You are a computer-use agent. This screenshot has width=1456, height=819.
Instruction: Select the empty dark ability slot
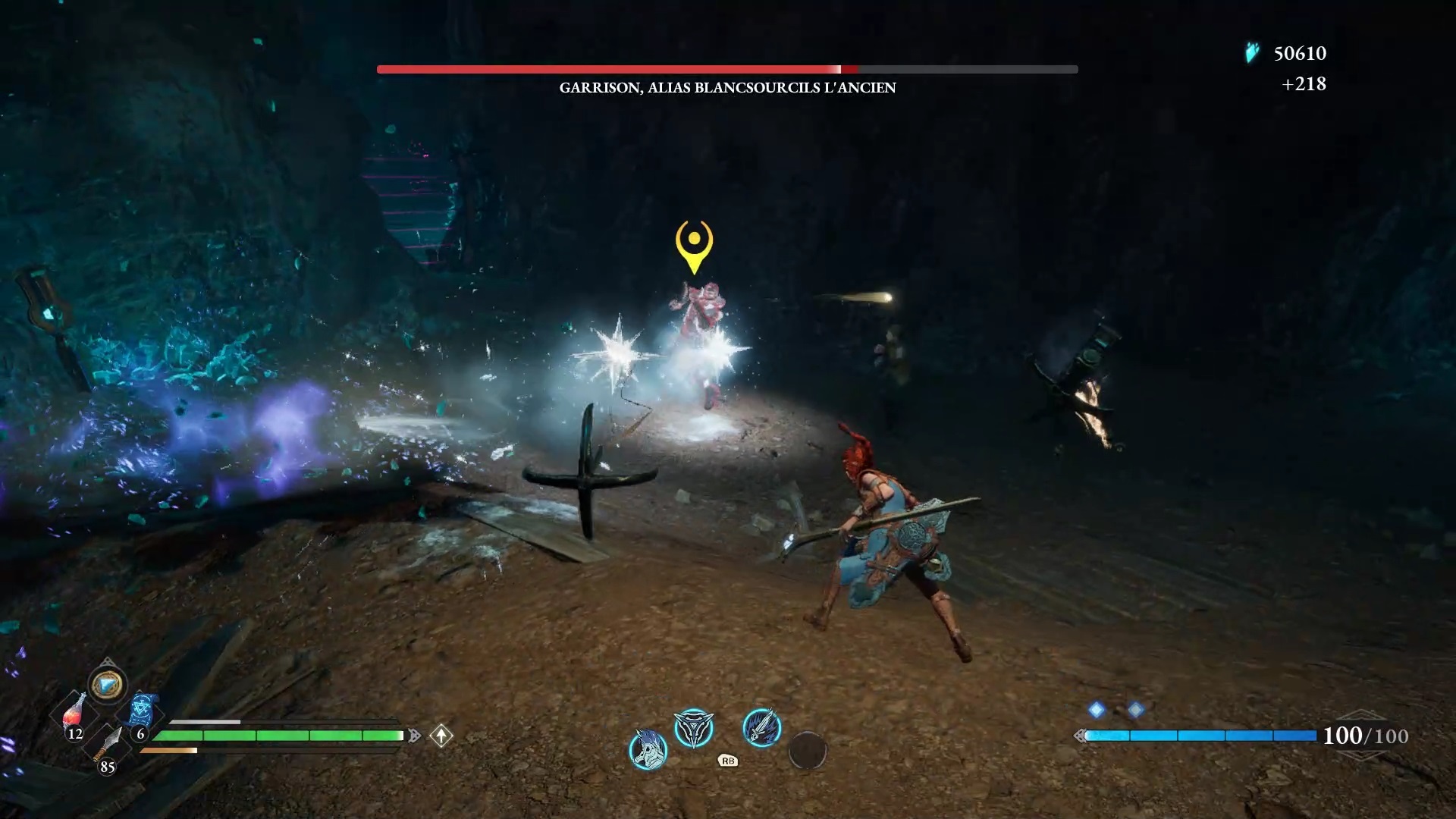tap(807, 750)
